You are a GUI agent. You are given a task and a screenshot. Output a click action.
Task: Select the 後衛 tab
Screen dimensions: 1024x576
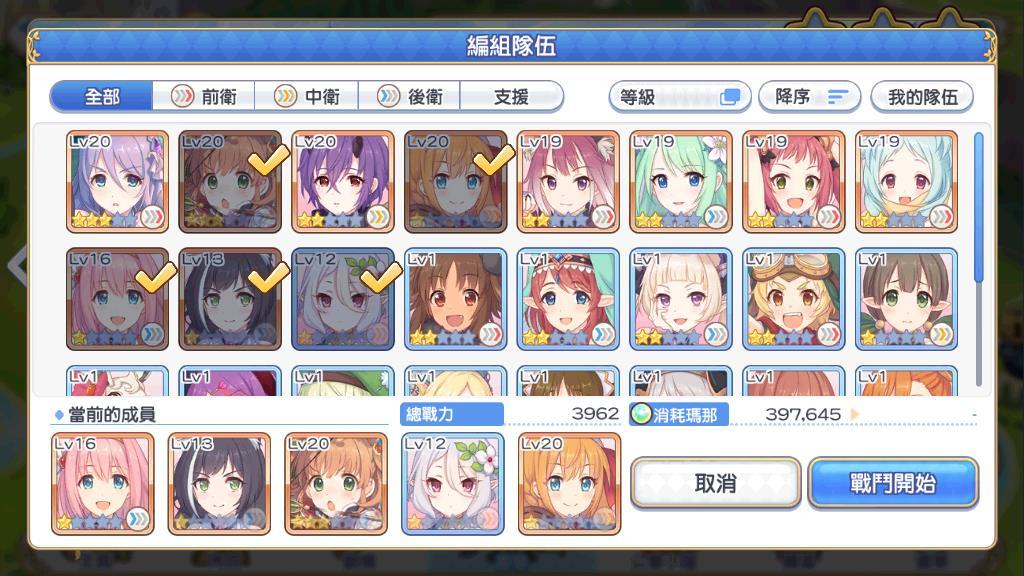(411, 97)
